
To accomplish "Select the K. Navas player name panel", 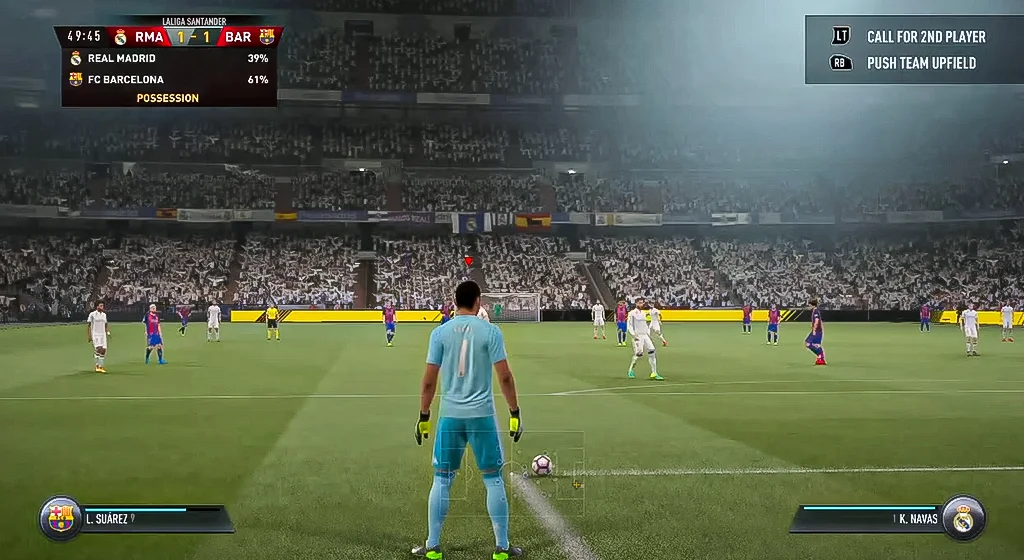I will (x=868, y=519).
